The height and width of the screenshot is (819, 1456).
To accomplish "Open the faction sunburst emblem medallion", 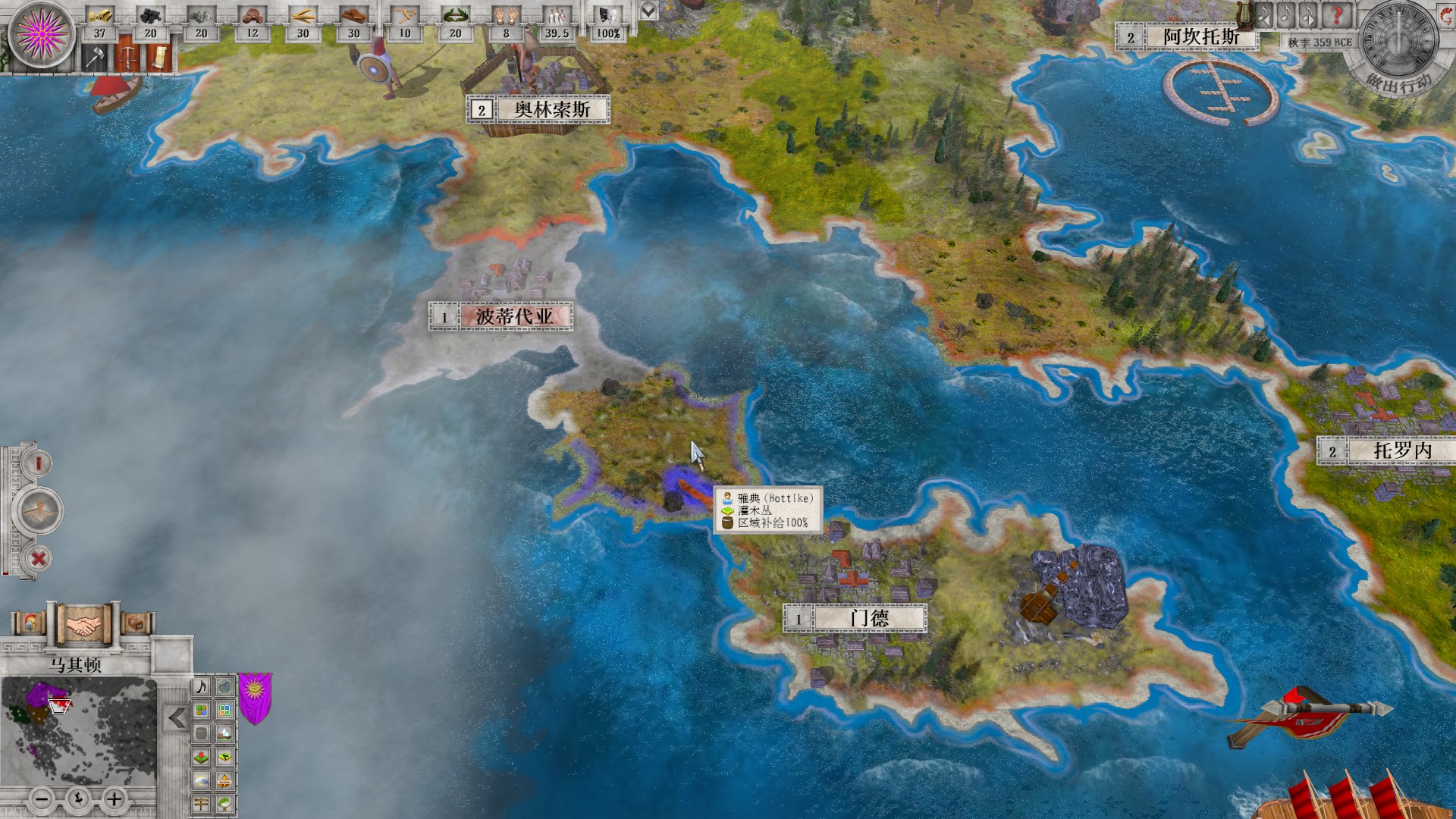I will pos(42,34).
